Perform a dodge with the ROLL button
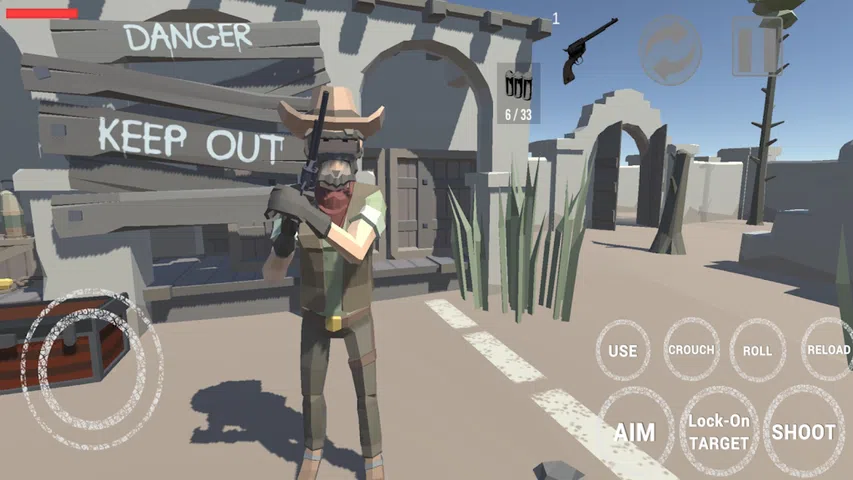 point(757,351)
